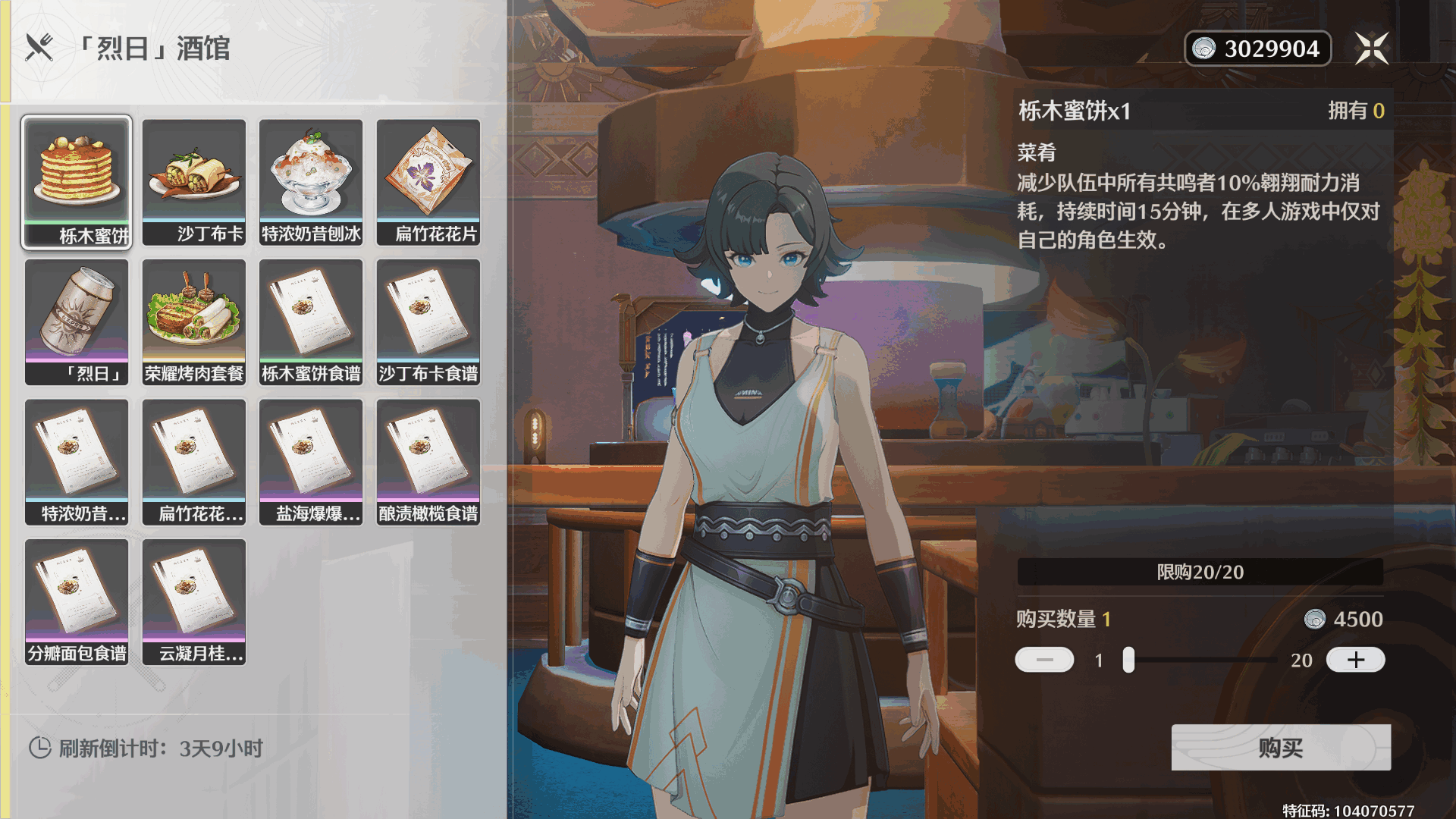
Task: Click the 购买 purchase button
Action: coord(1280,748)
